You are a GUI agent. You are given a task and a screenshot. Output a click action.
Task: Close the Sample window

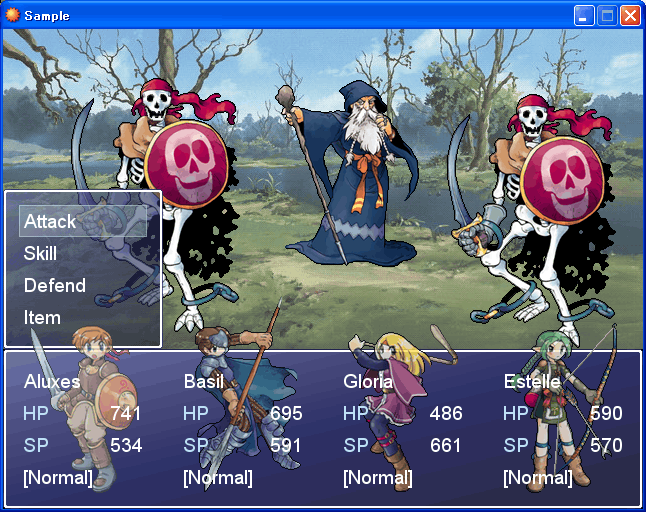point(630,15)
